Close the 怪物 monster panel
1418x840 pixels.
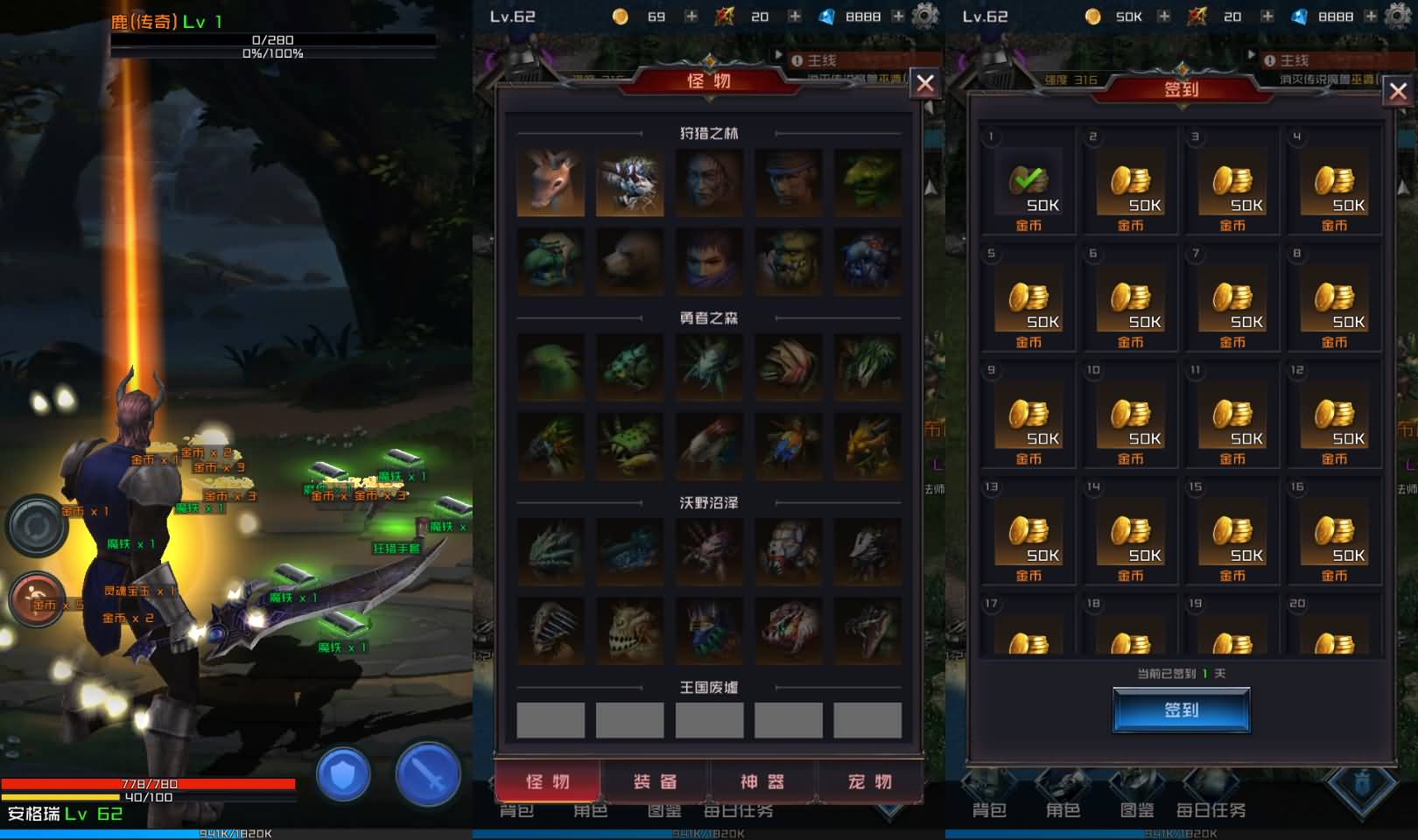click(925, 83)
